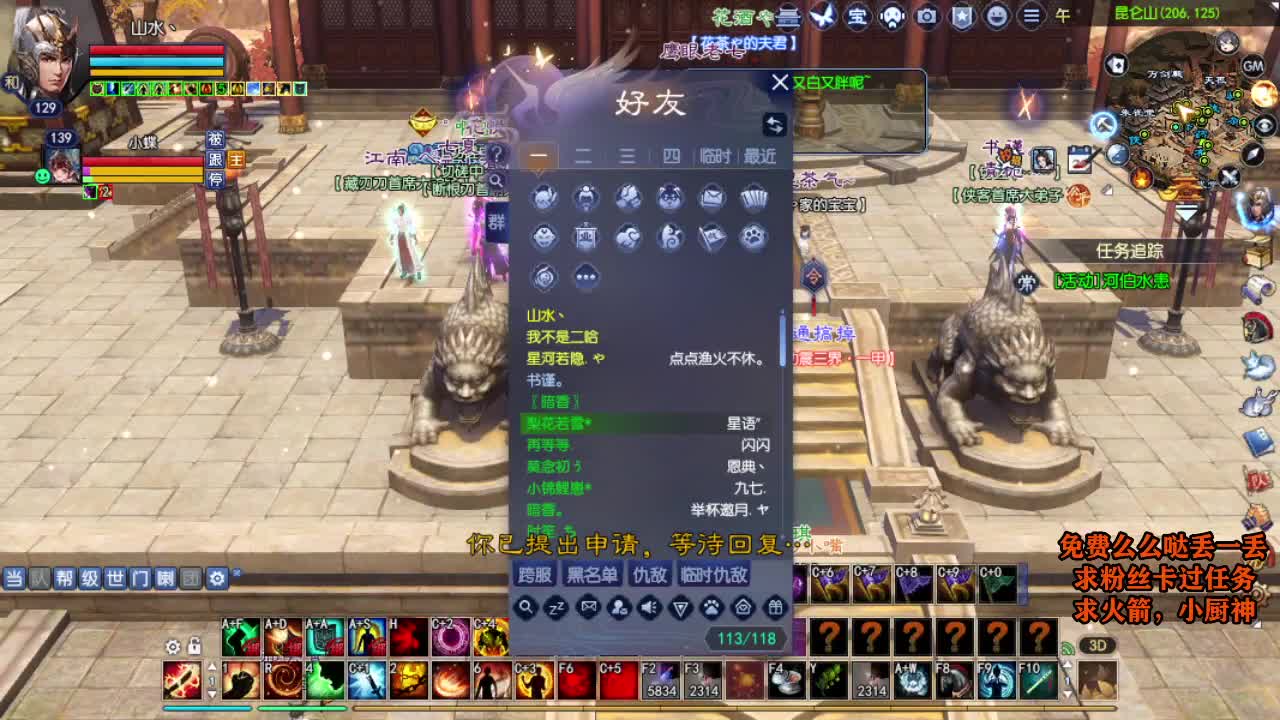Screen dimensions: 1280x720
Task: Open the smiley emote icon at top right
Action: [x=995, y=15]
